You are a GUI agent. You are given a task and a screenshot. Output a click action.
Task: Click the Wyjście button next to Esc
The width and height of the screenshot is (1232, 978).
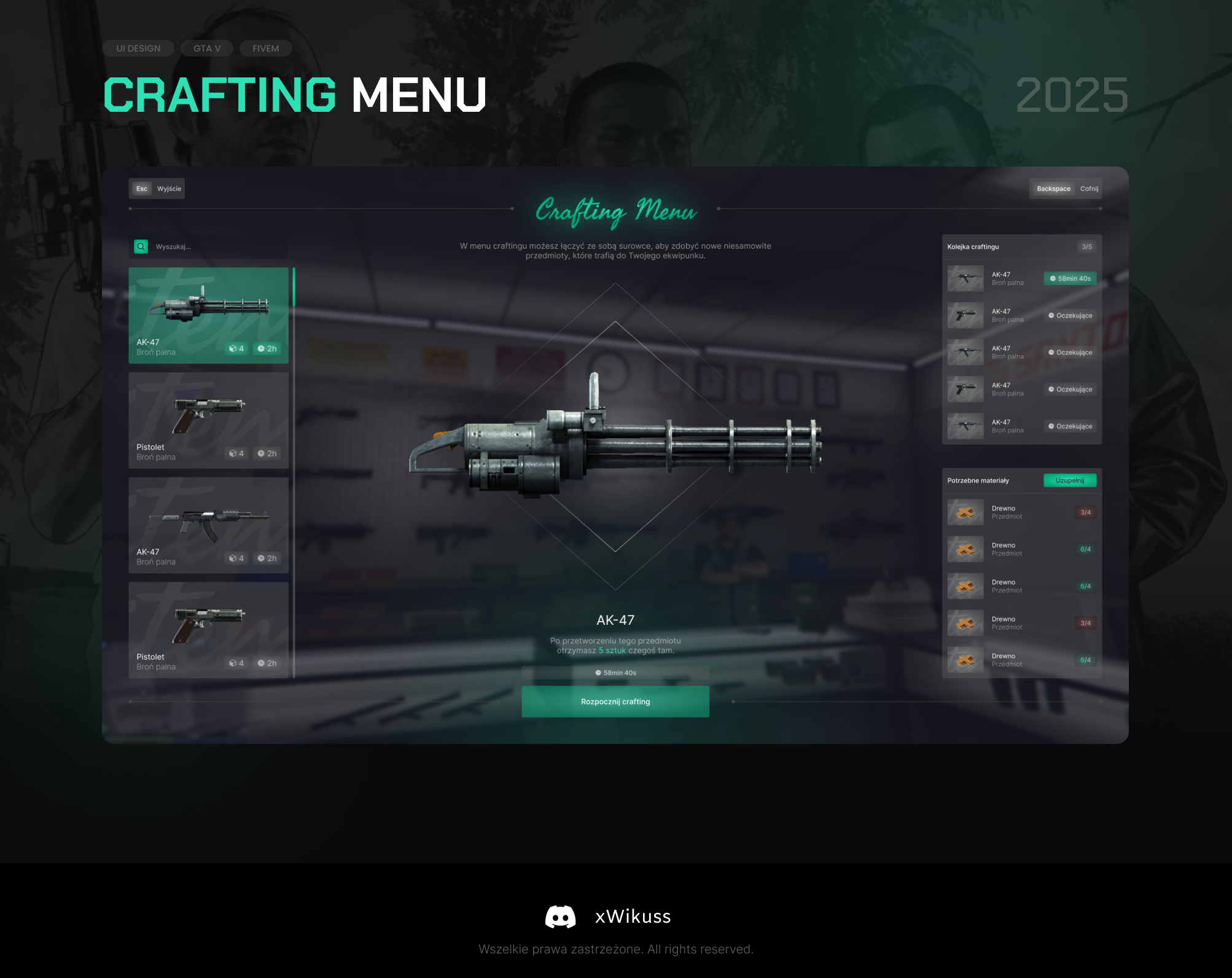168,189
